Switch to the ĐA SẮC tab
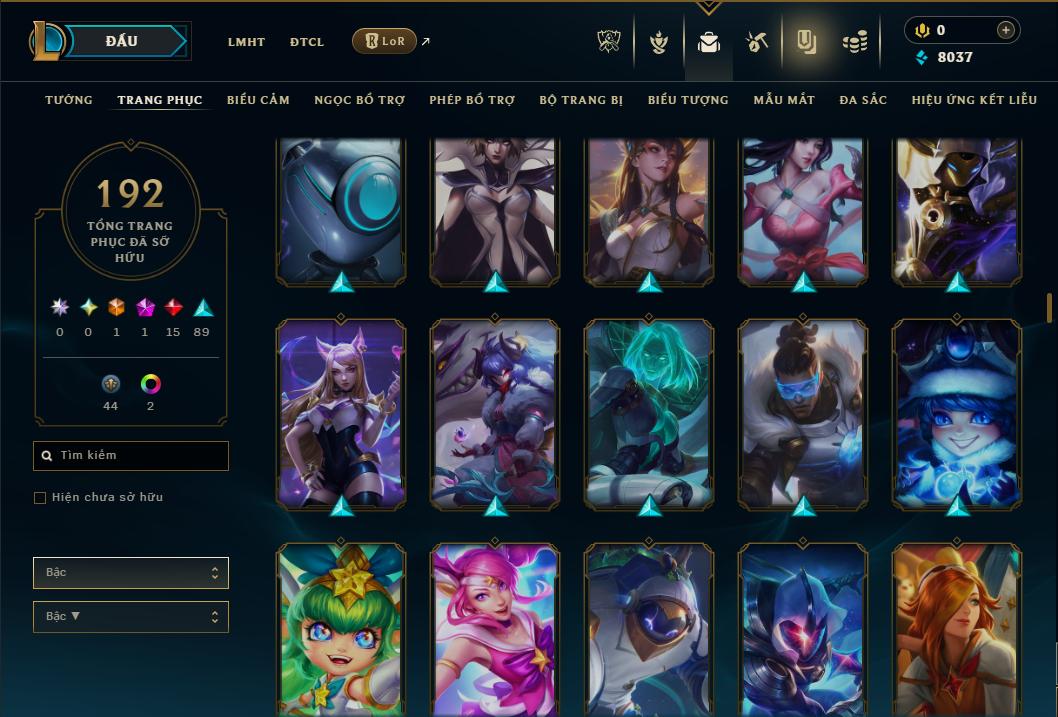1058x717 pixels. click(863, 100)
